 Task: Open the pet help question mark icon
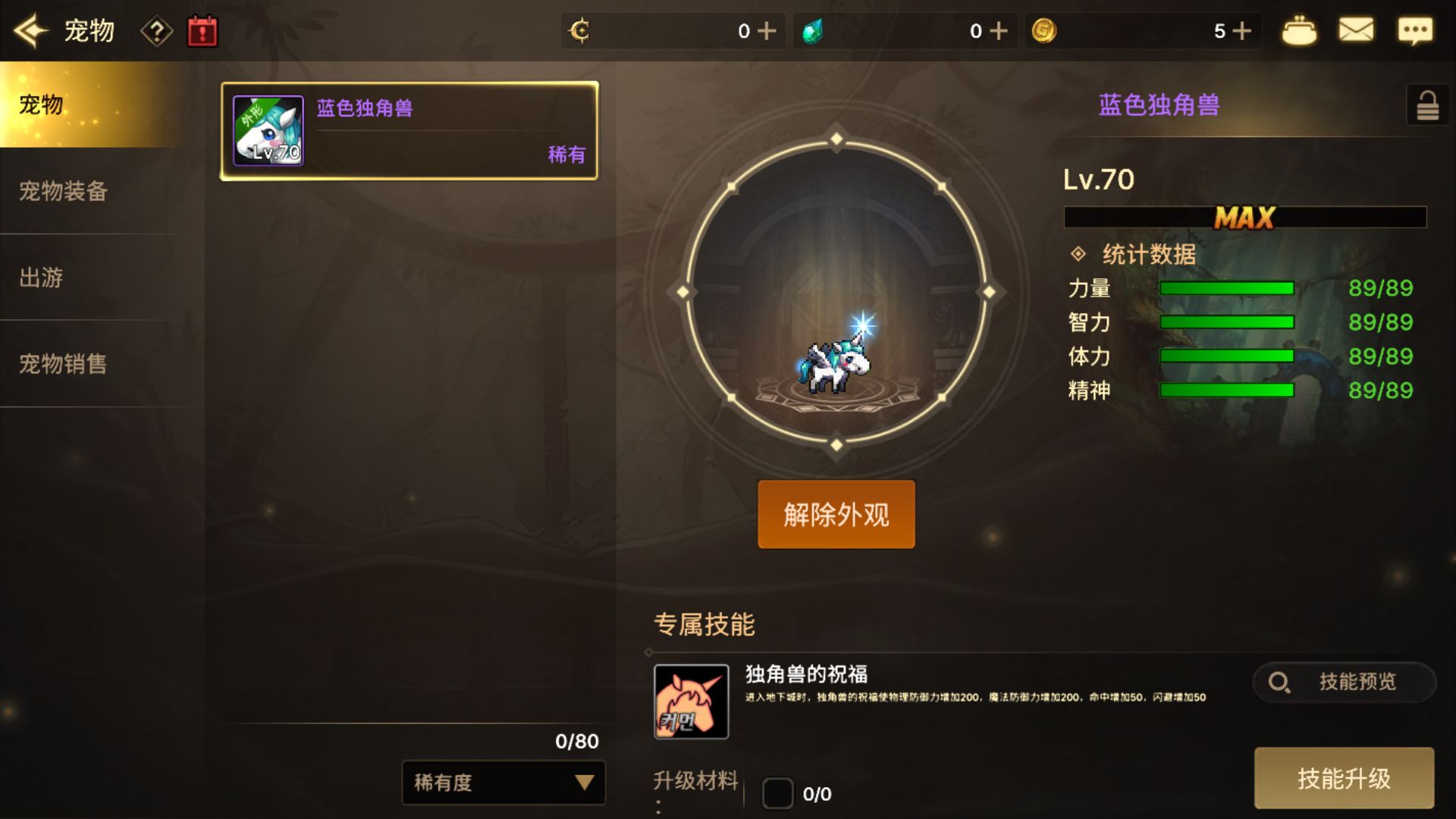click(156, 30)
